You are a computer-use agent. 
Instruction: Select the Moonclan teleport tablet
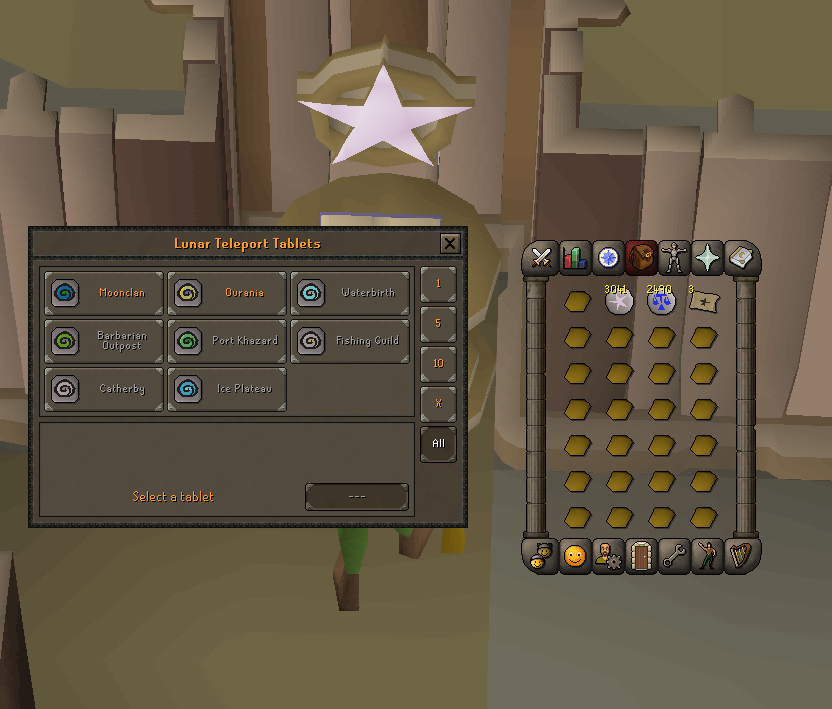point(102,293)
